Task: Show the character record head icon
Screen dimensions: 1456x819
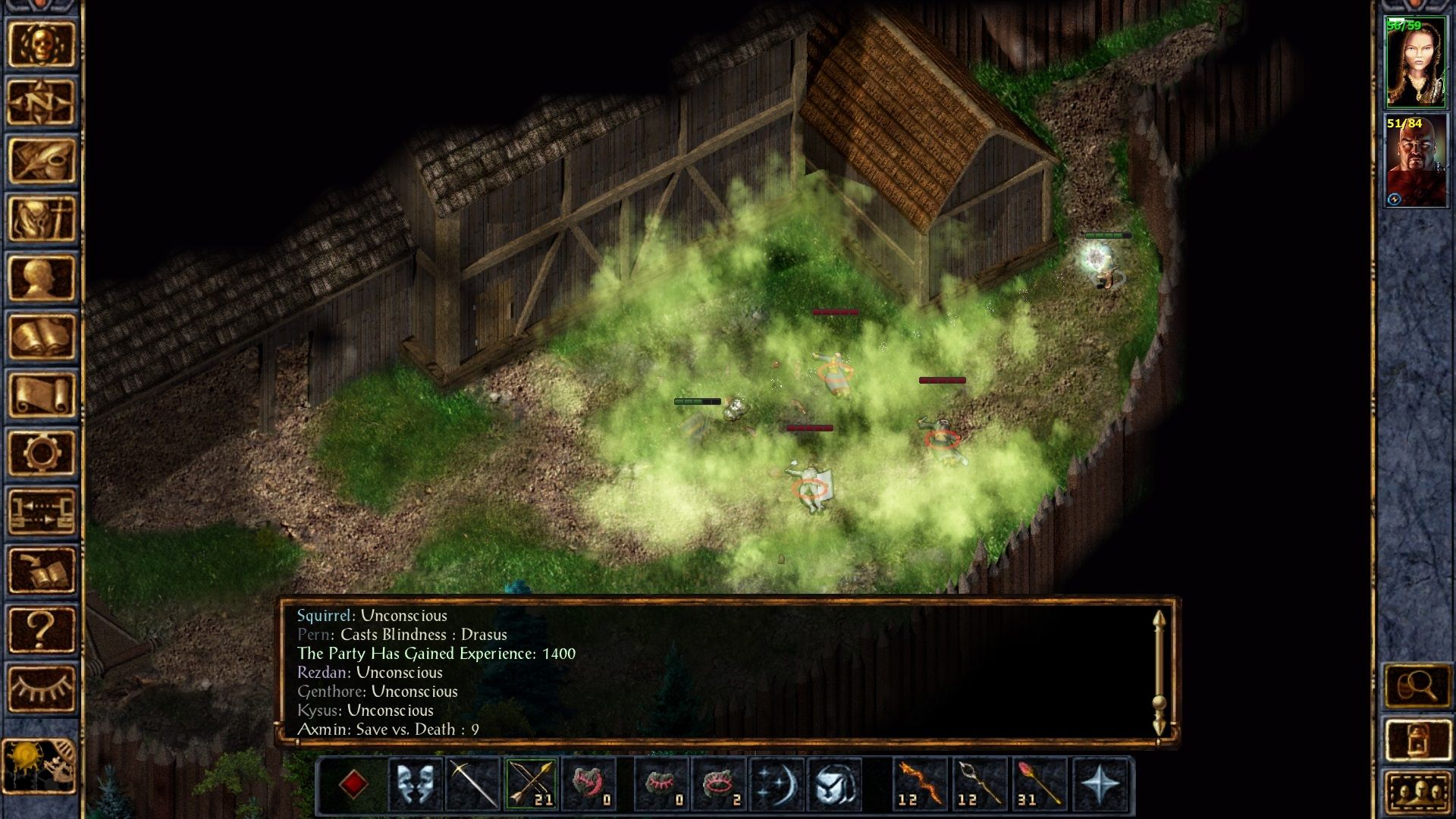Action: tap(41, 278)
